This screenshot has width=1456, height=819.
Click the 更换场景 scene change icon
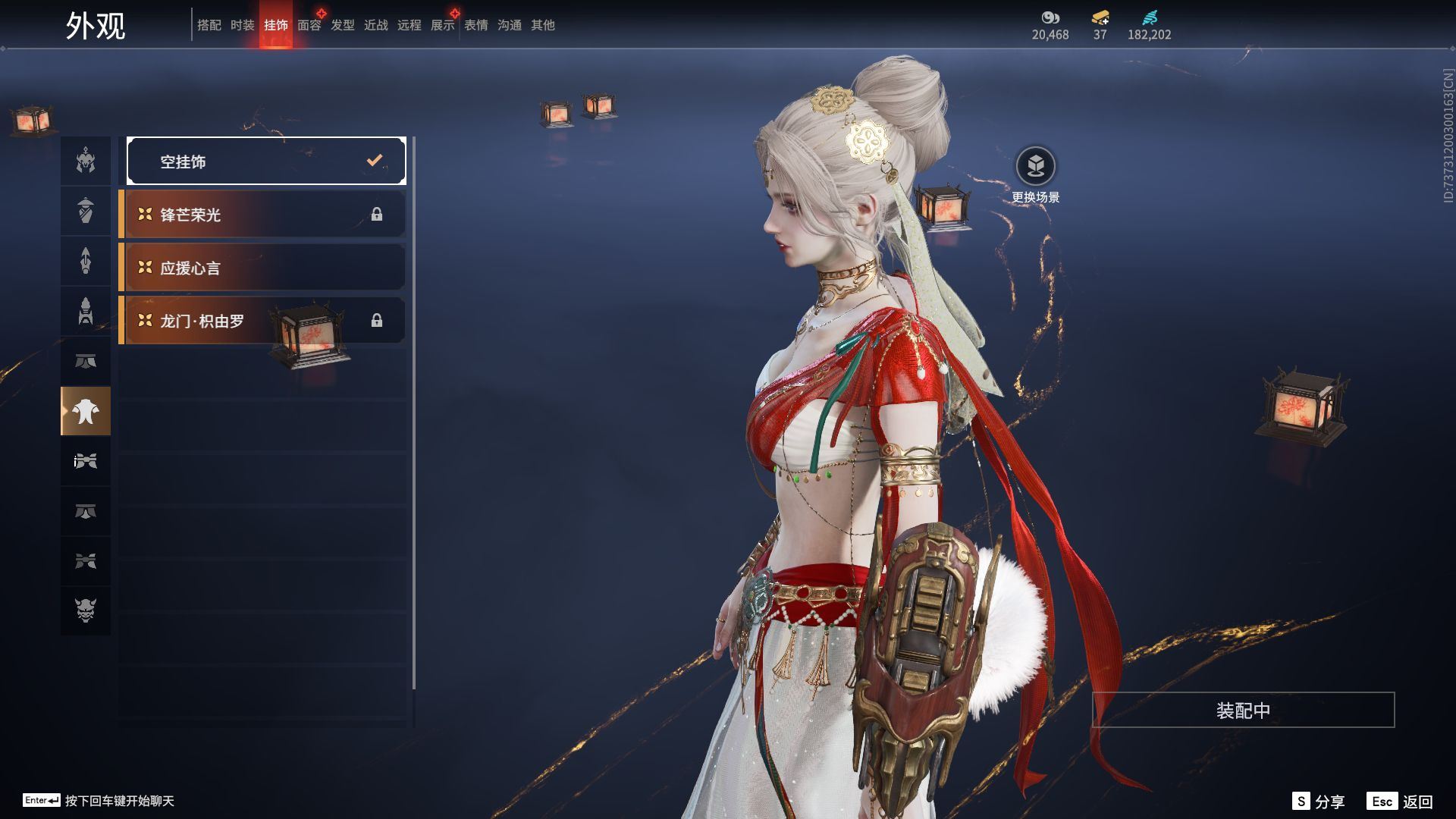[1035, 167]
